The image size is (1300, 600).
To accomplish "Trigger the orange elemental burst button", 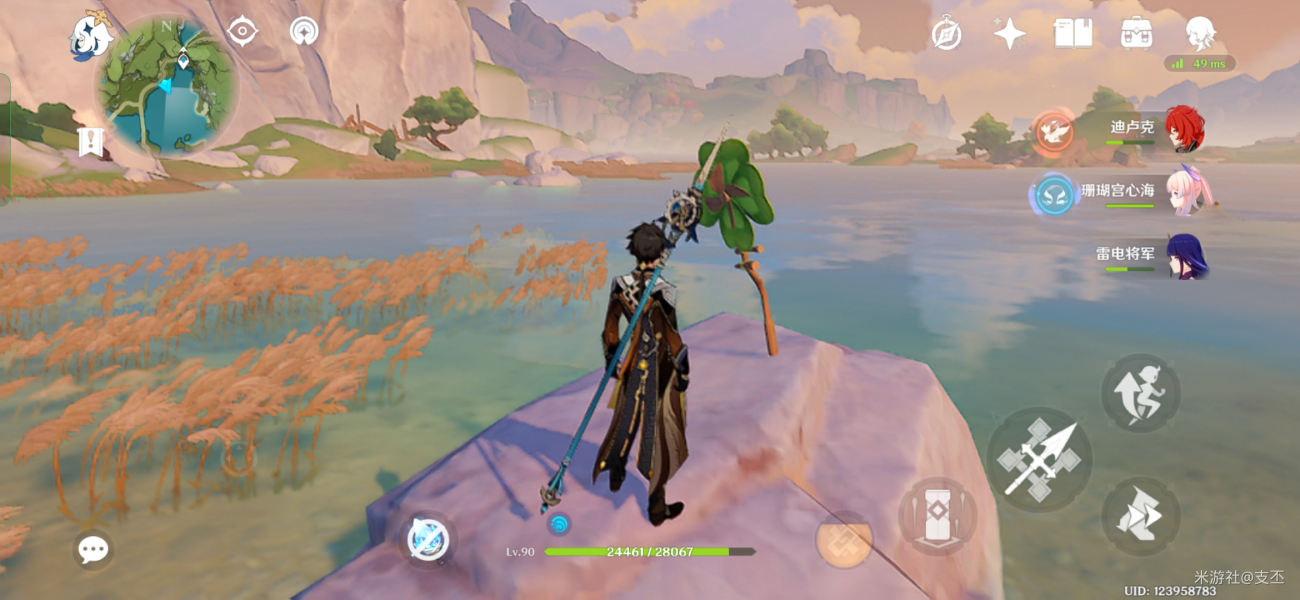I will [844, 540].
